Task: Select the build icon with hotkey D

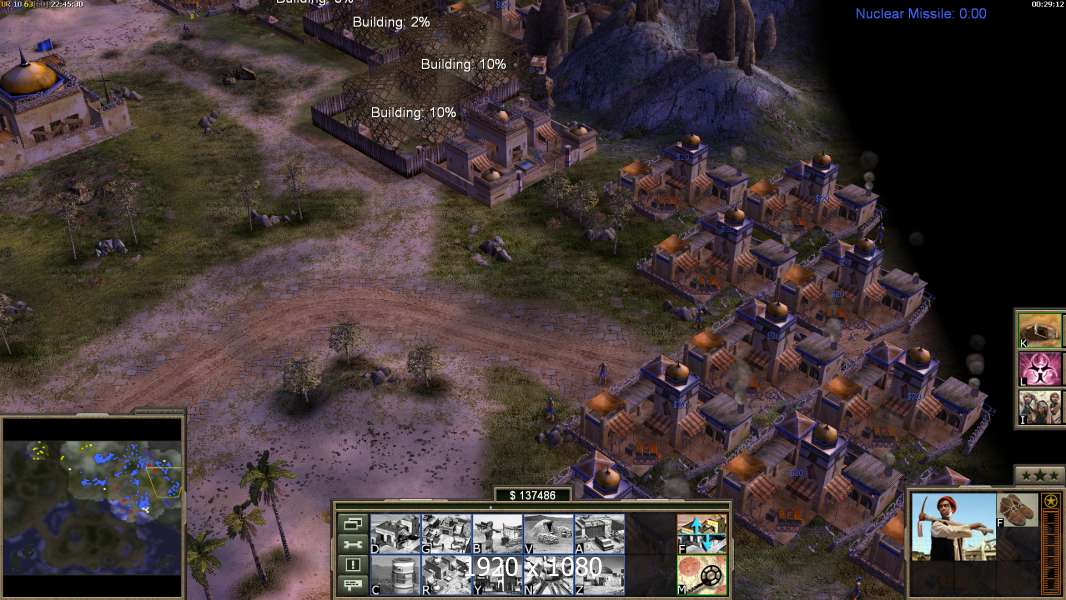Action: (395, 534)
